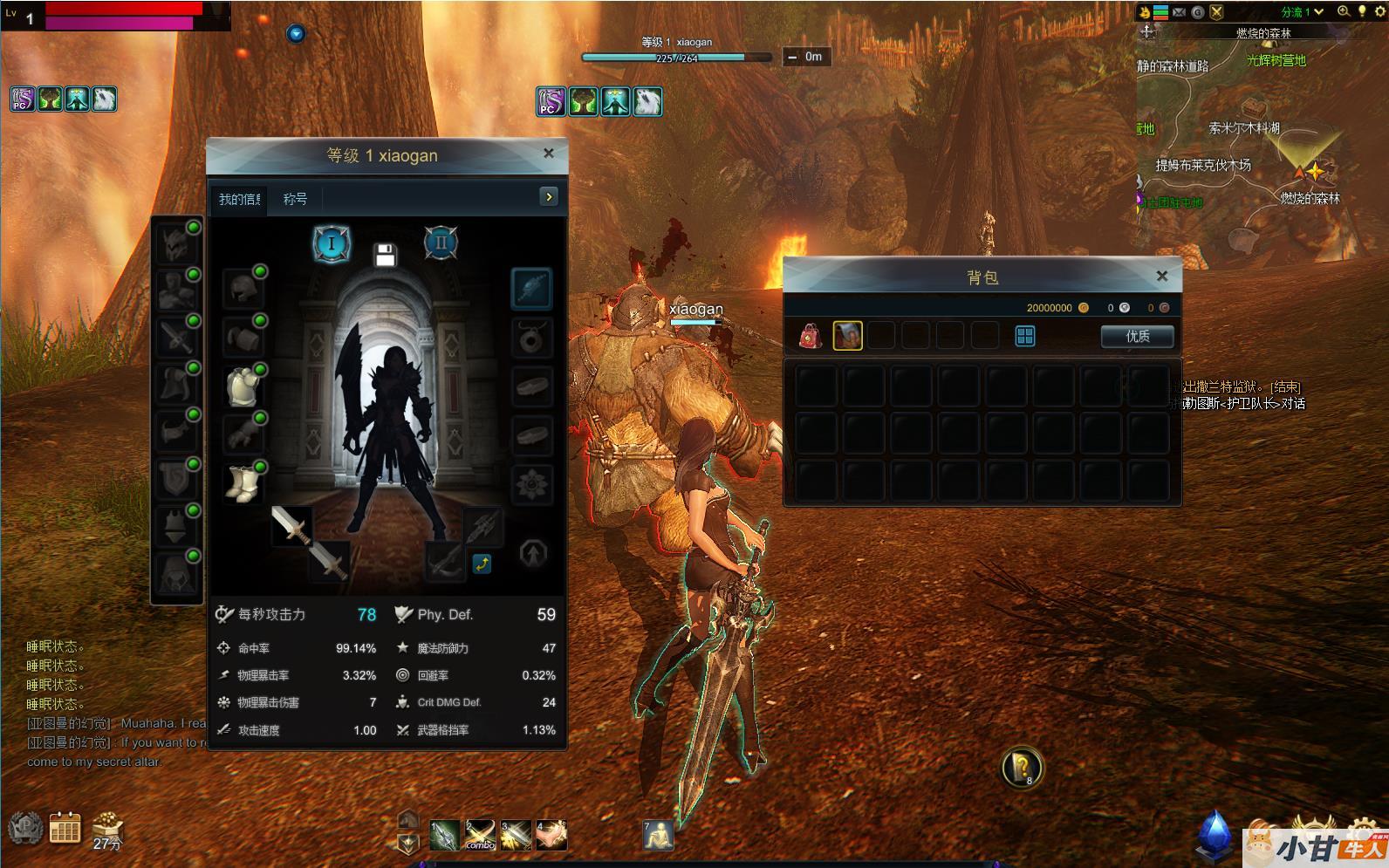
Task: Select equipment preset II
Action: [x=441, y=243]
